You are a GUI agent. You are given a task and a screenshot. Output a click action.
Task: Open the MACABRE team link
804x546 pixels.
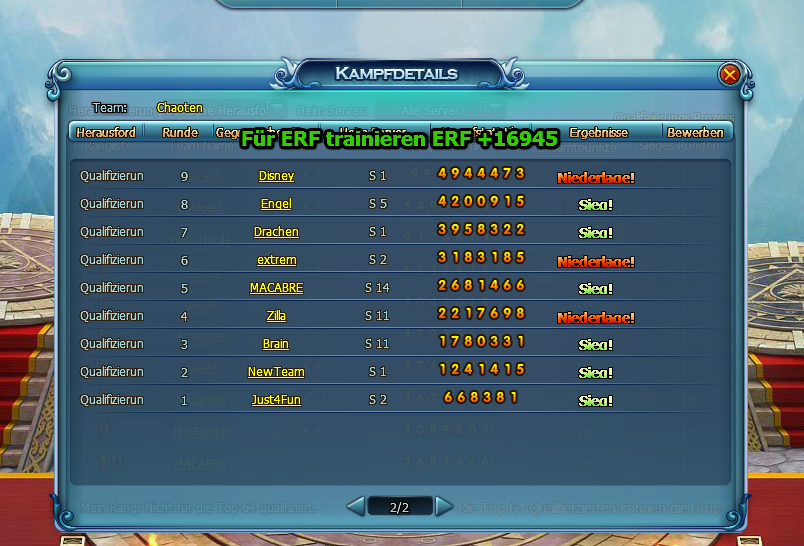(276, 288)
